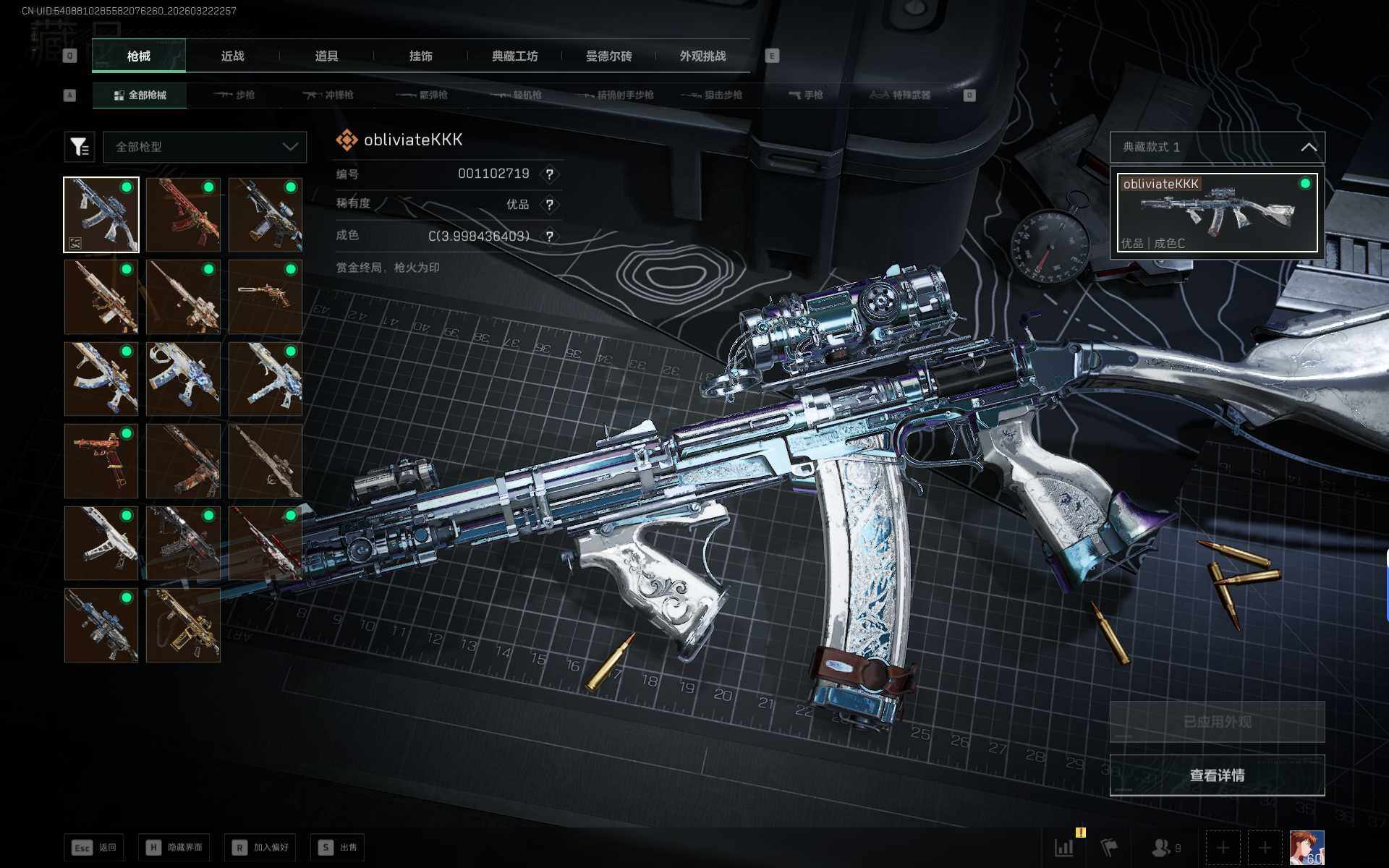Open the 全部枪型 weapon type dropdown
The width and height of the screenshot is (1389, 868).
(205, 147)
